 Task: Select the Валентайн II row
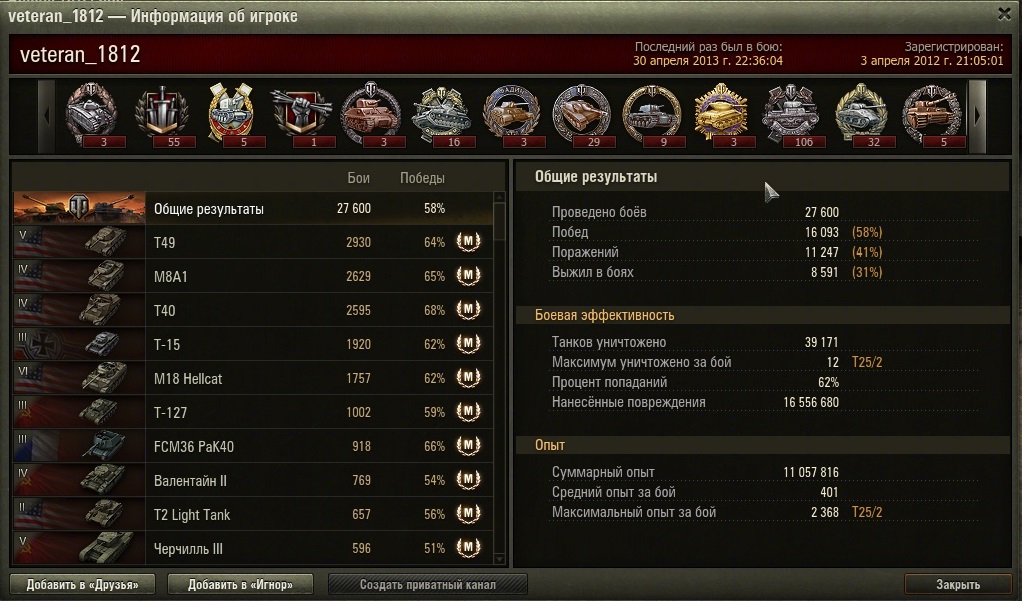[253, 481]
